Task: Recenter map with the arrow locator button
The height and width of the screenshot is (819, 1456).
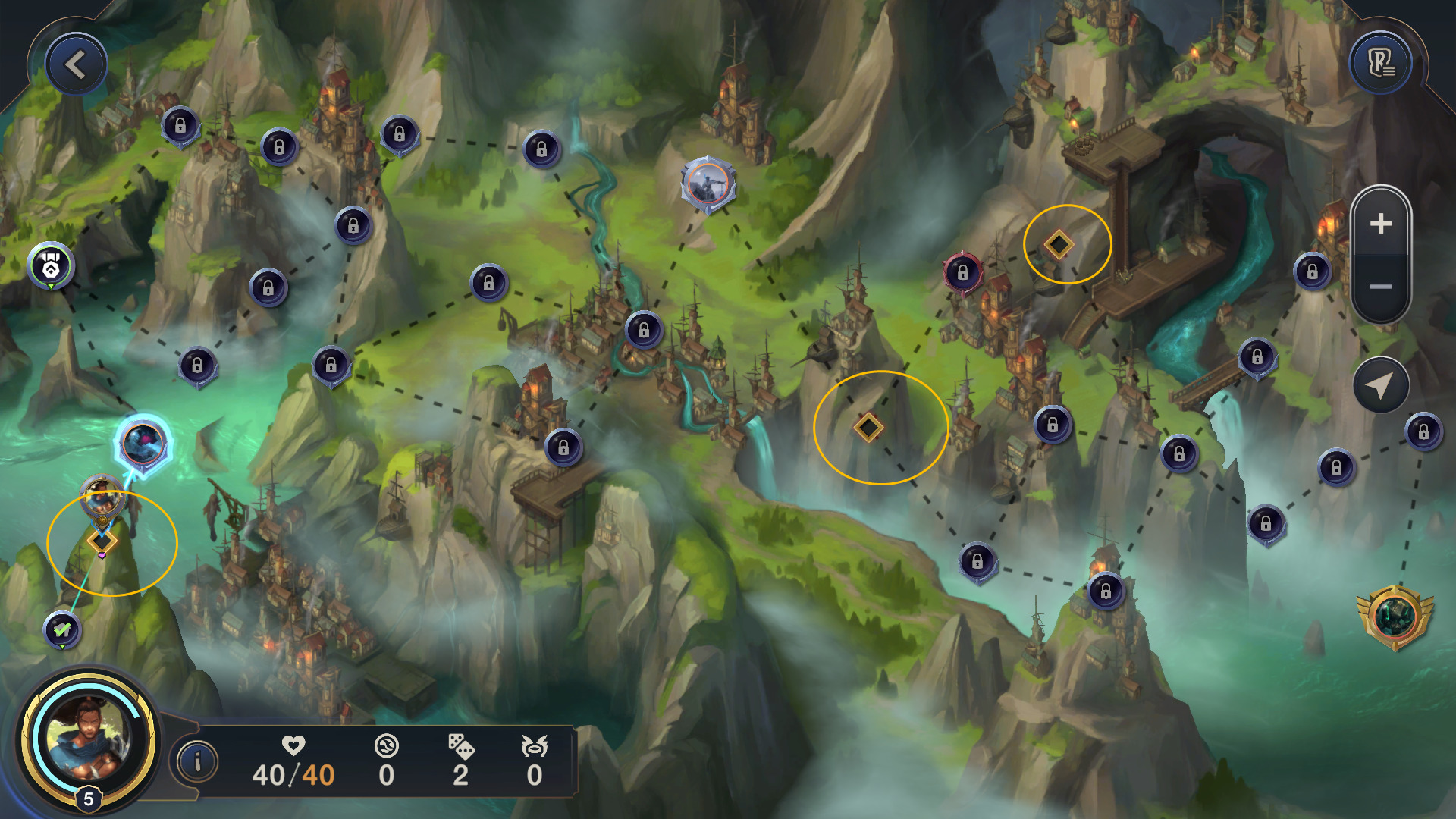Action: pos(1380,385)
